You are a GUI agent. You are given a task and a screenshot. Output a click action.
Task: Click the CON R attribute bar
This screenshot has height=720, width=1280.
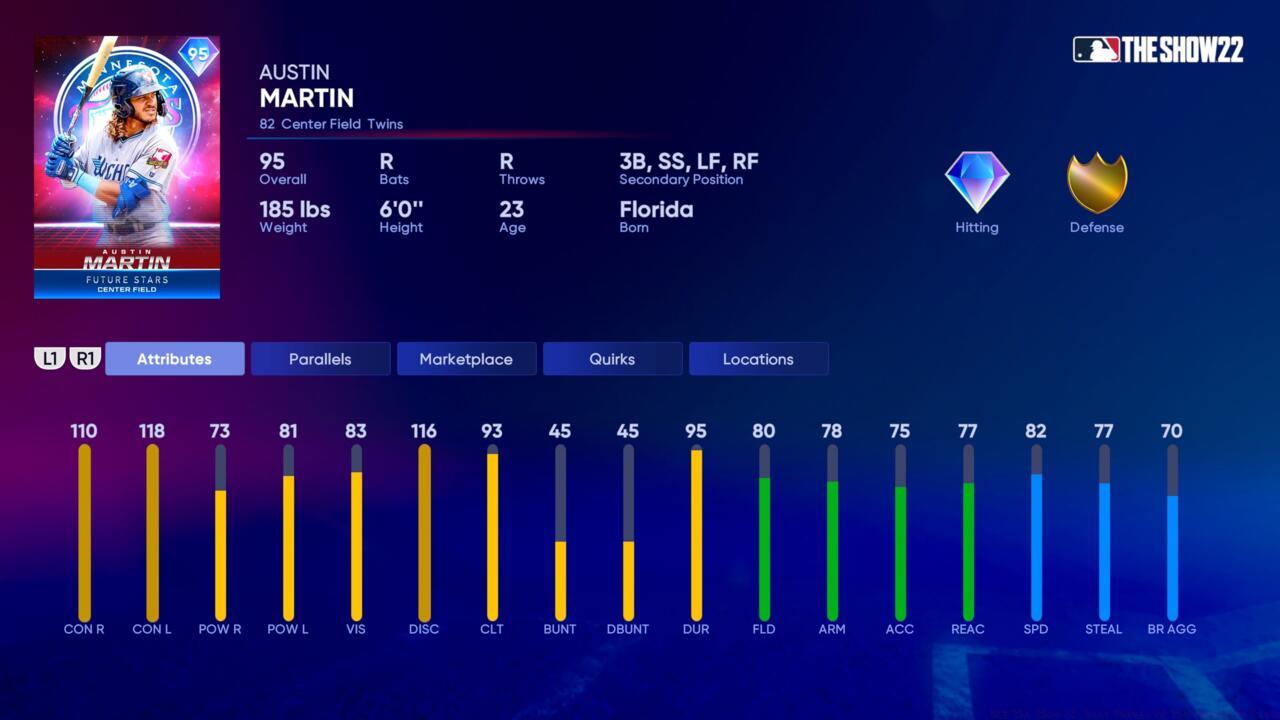(x=84, y=530)
